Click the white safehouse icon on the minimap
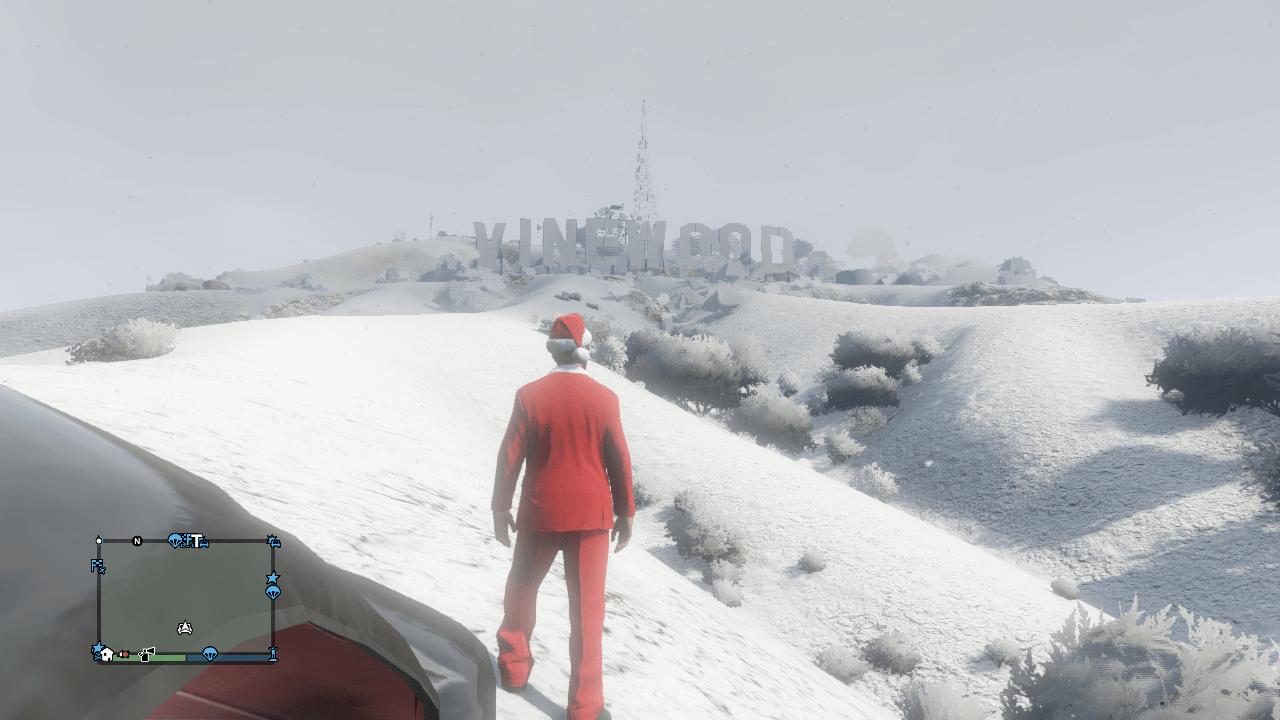Screen dimensions: 1280x720 [106, 653]
